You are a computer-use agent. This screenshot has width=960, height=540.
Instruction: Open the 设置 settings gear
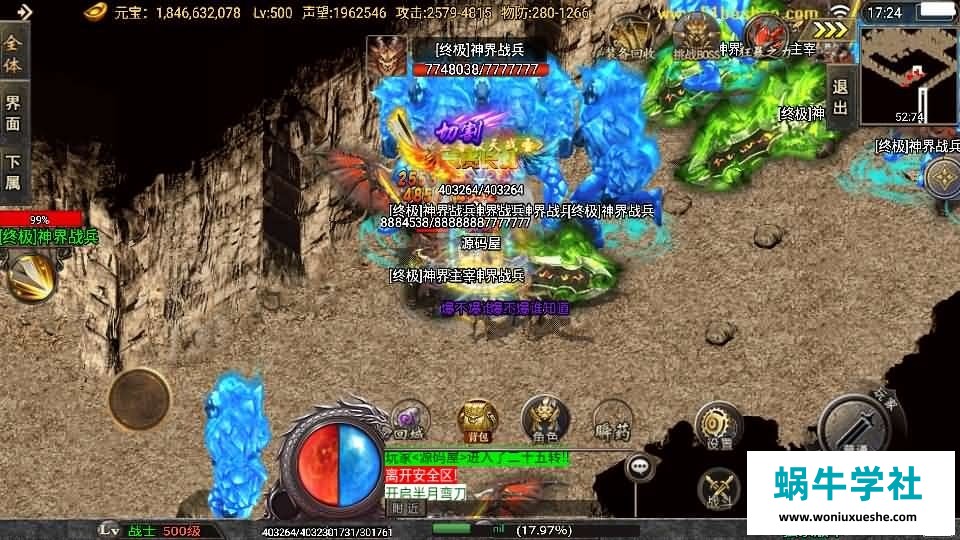click(x=718, y=425)
